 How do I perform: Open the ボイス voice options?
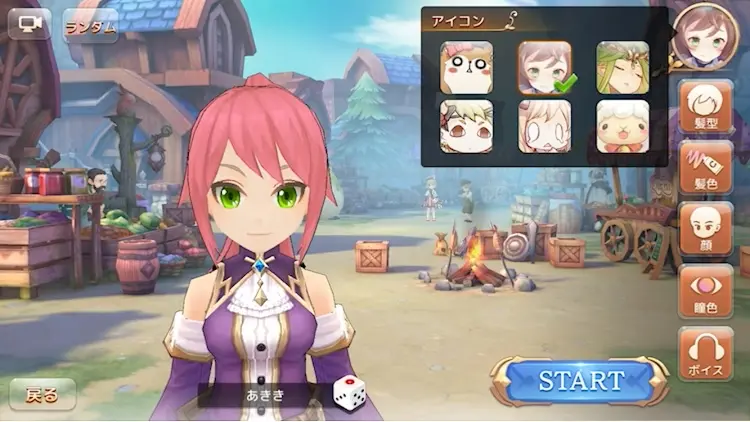click(706, 353)
